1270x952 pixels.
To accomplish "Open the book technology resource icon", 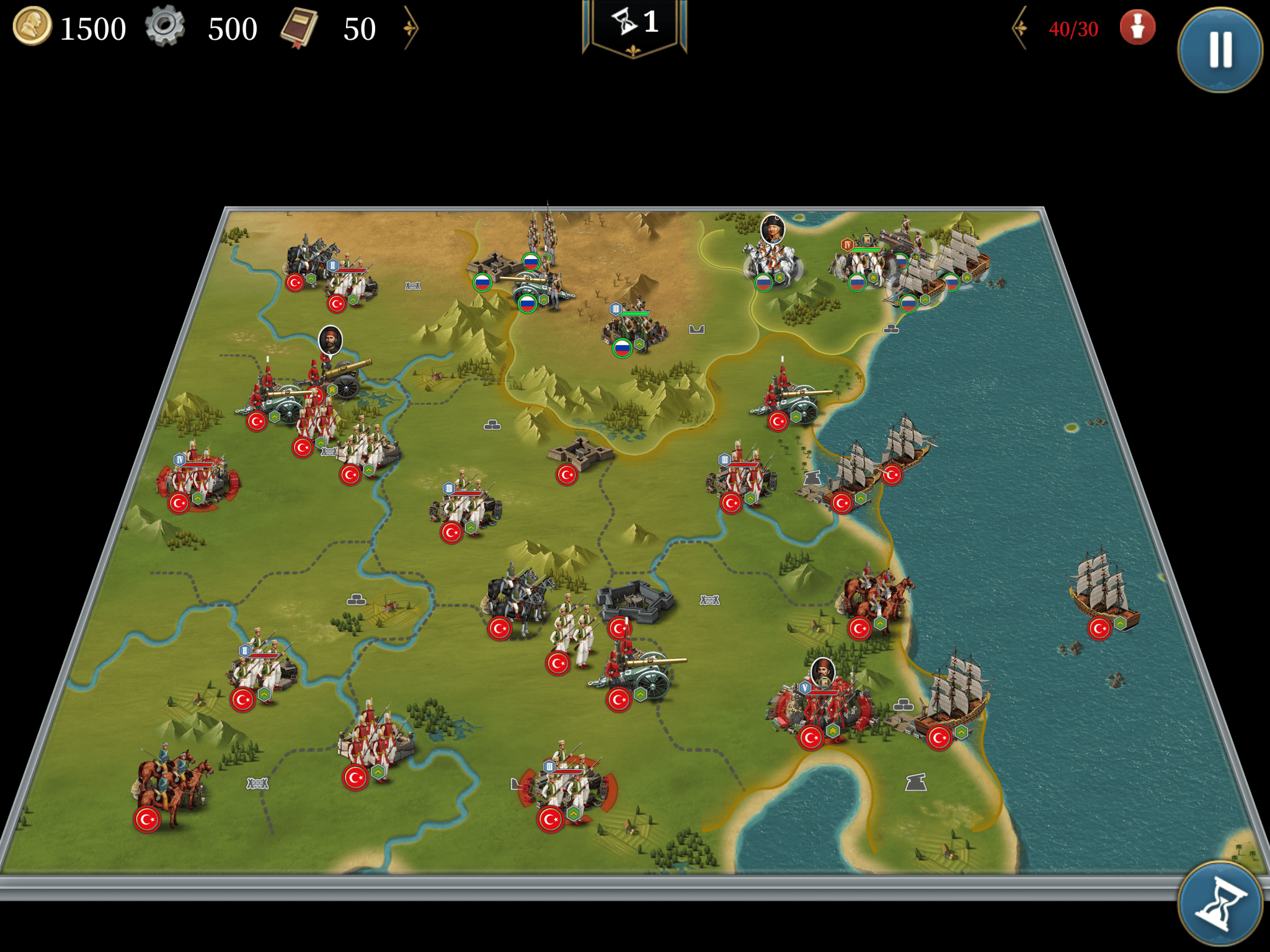I will pos(300,28).
